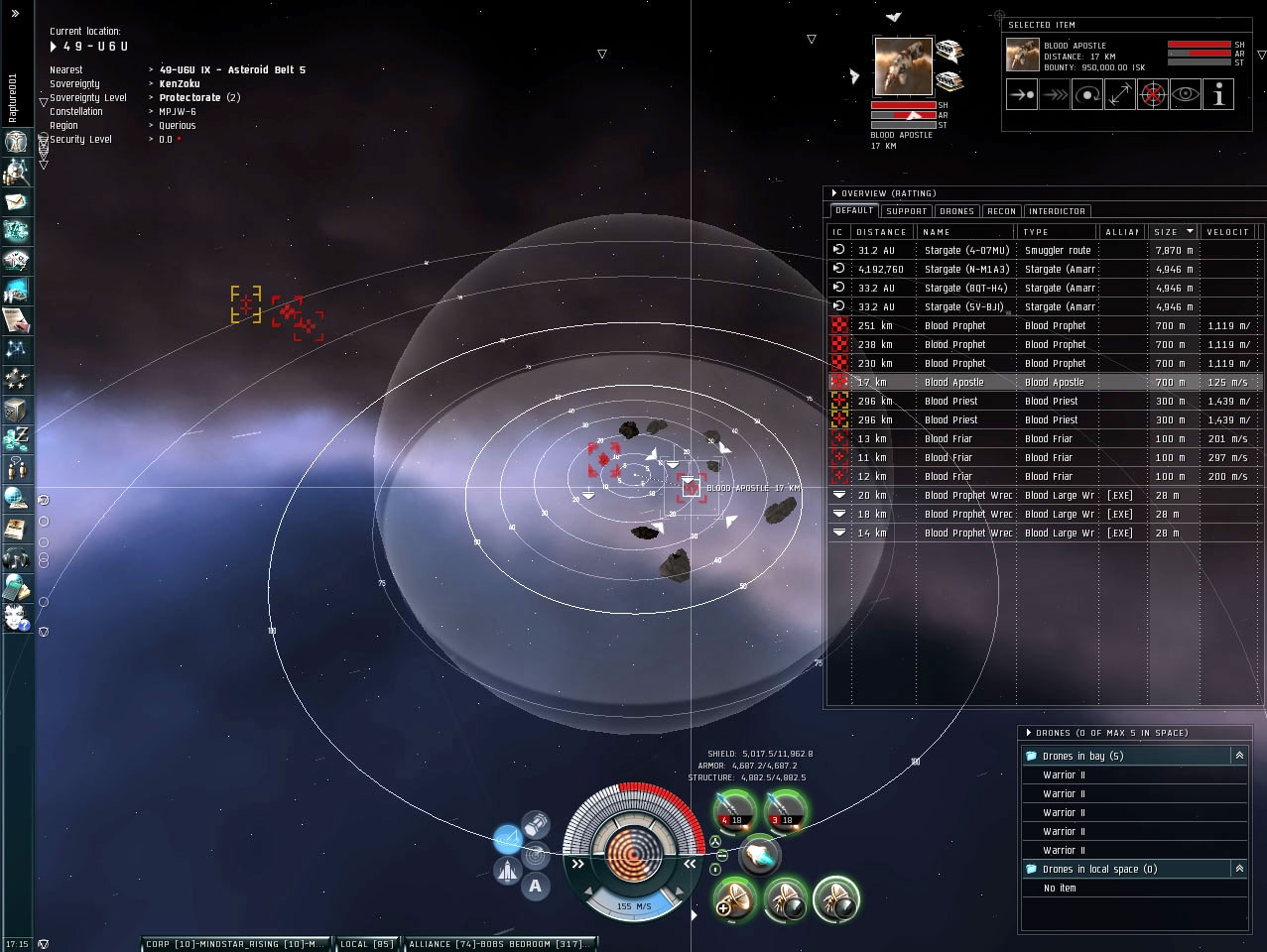Switch to the Support overview tab
The width and height of the screenshot is (1267, 952).
point(906,211)
